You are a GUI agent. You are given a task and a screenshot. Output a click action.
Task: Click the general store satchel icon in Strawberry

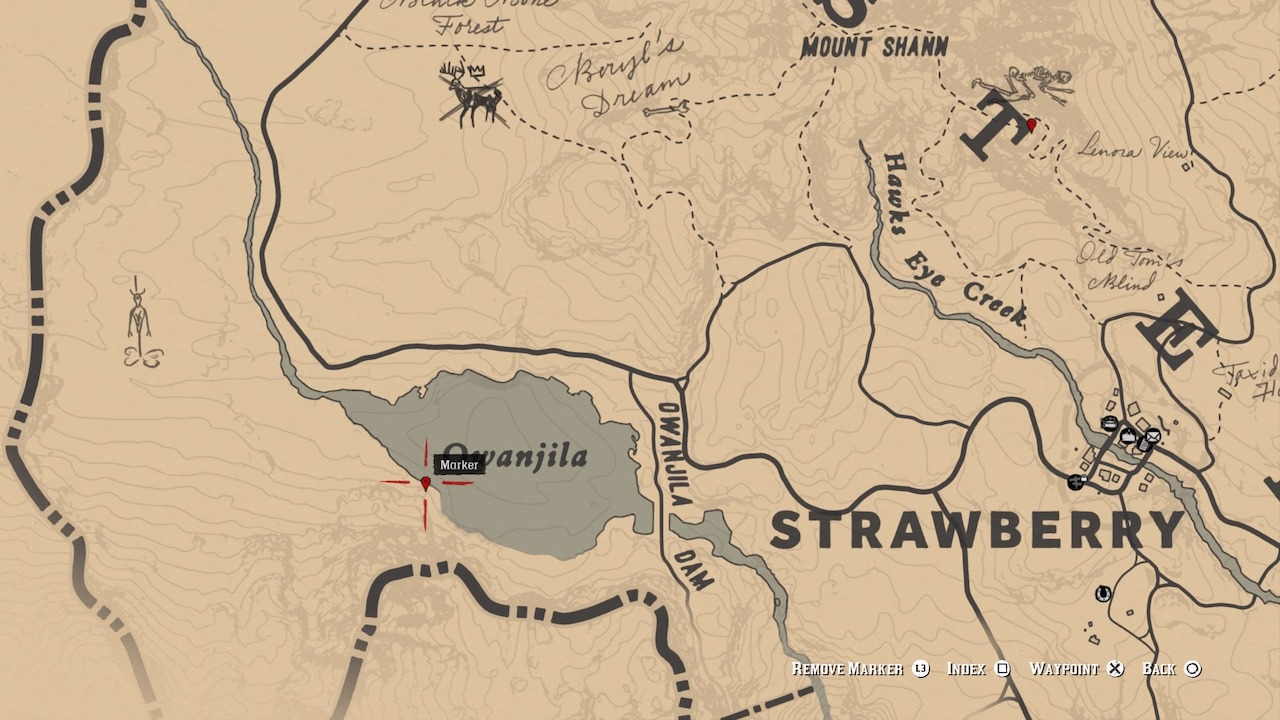pyautogui.click(x=1128, y=436)
